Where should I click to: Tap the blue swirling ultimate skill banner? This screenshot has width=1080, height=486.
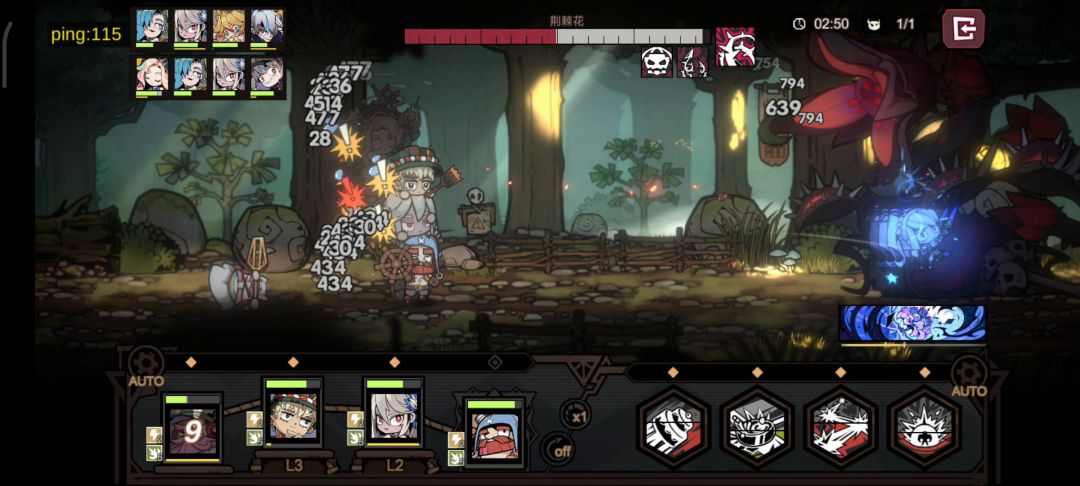[x=912, y=324]
